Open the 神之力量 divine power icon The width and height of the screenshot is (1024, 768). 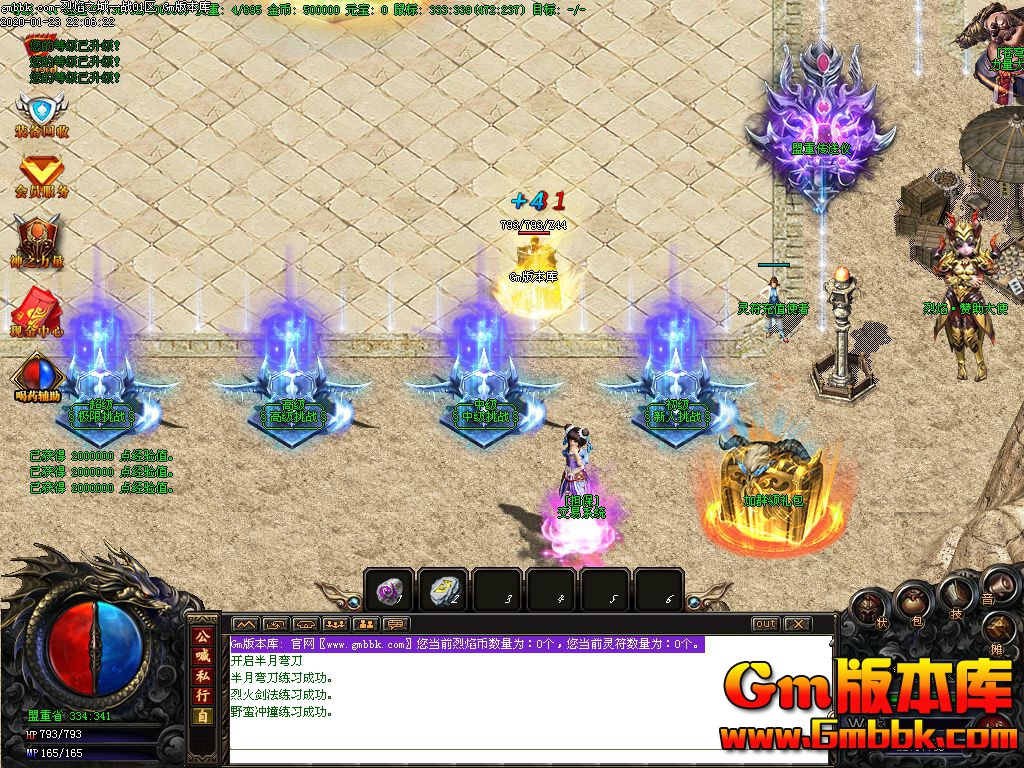(x=40, y=241)
